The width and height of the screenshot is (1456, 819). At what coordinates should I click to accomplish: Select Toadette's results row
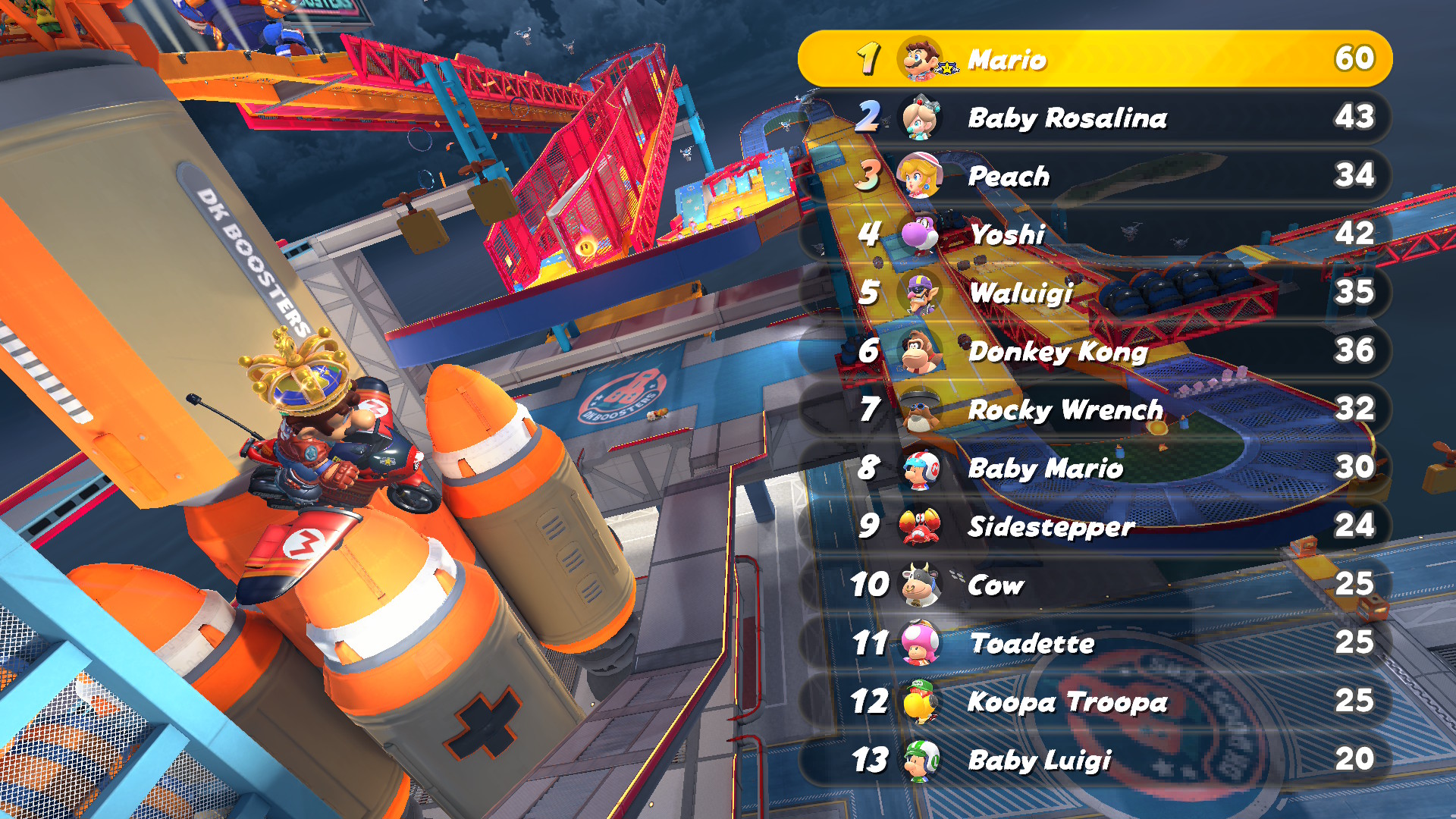(x=1095, y=643)
